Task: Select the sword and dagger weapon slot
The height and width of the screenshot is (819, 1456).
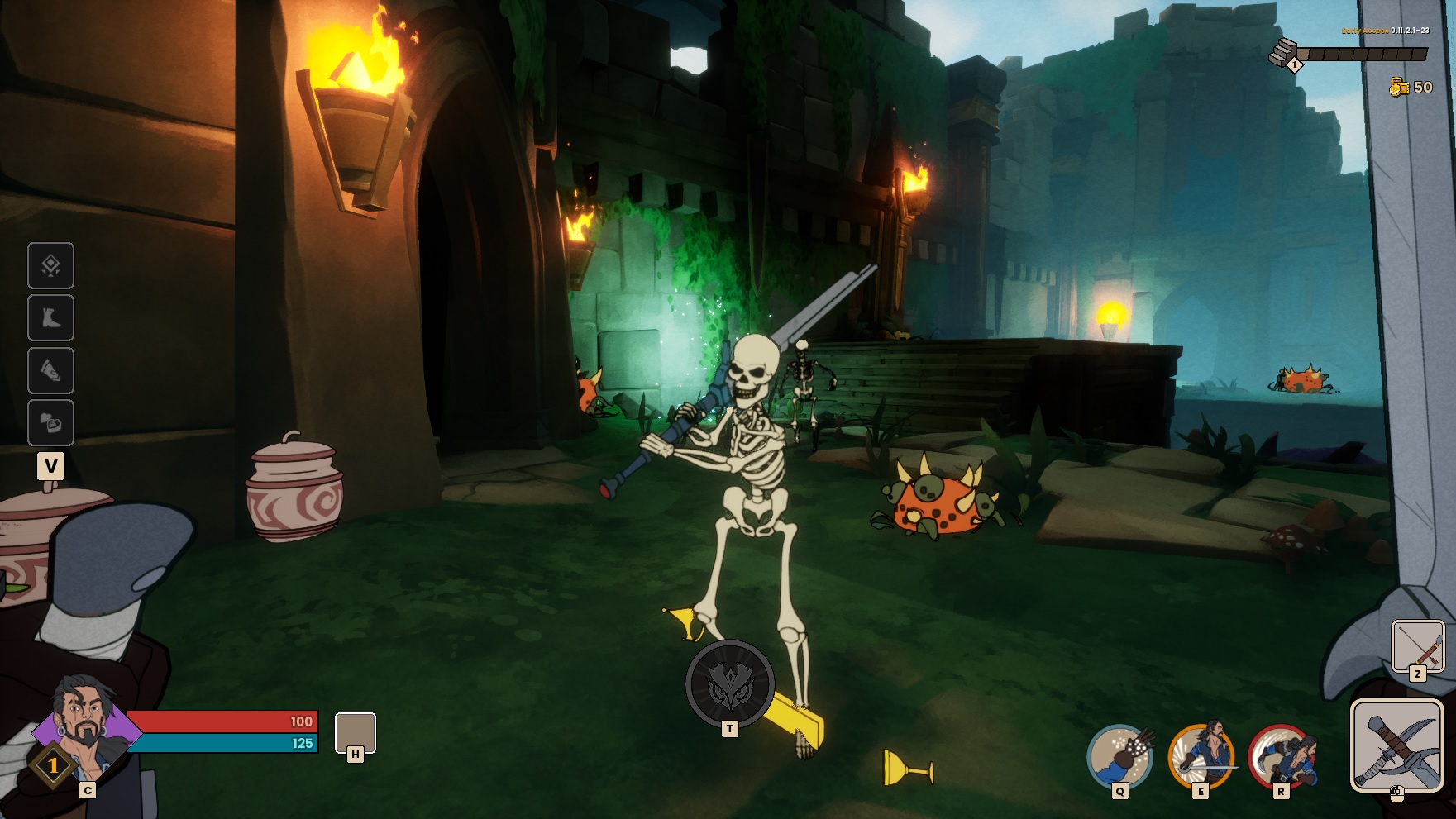Action: click(x=1396, y=745)
